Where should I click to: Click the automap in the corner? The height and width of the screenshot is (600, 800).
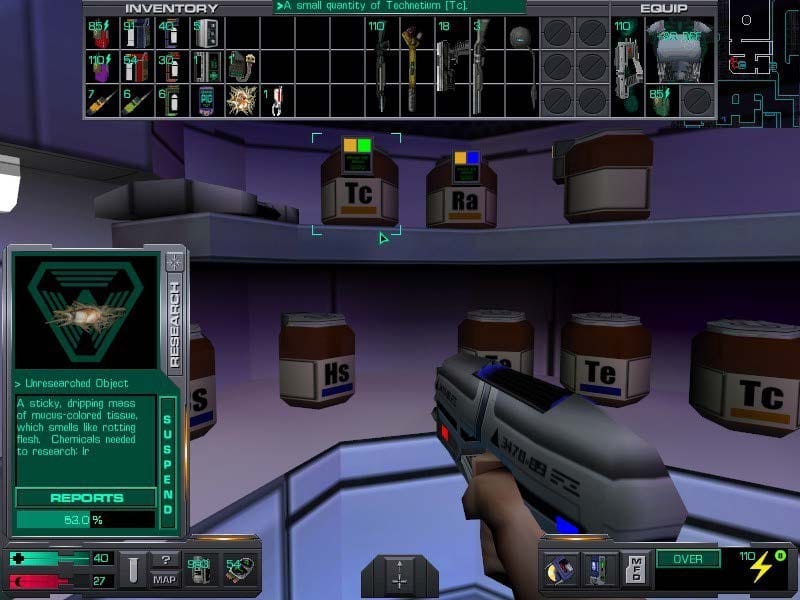[x=760, y=50]
